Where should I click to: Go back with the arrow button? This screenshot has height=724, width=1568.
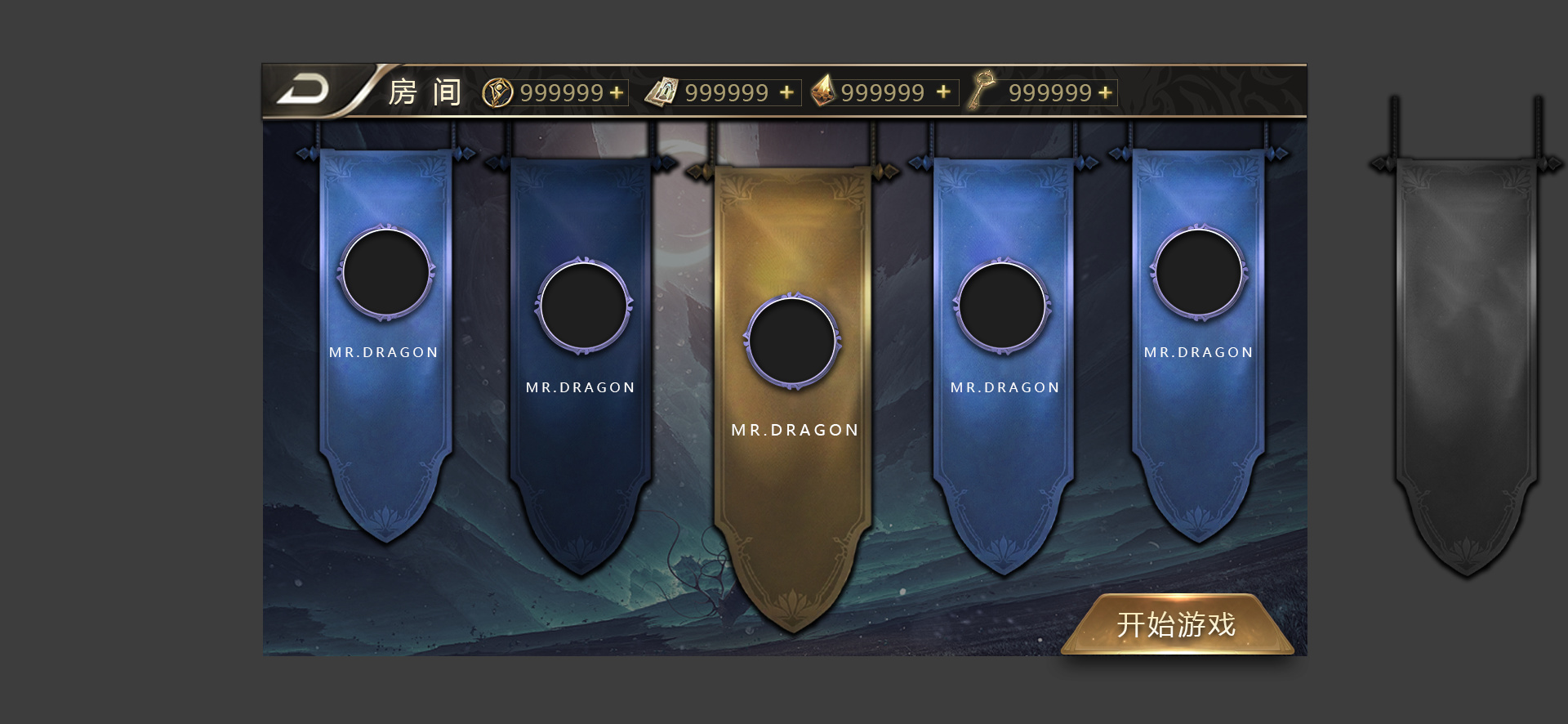tap(304, 90)
